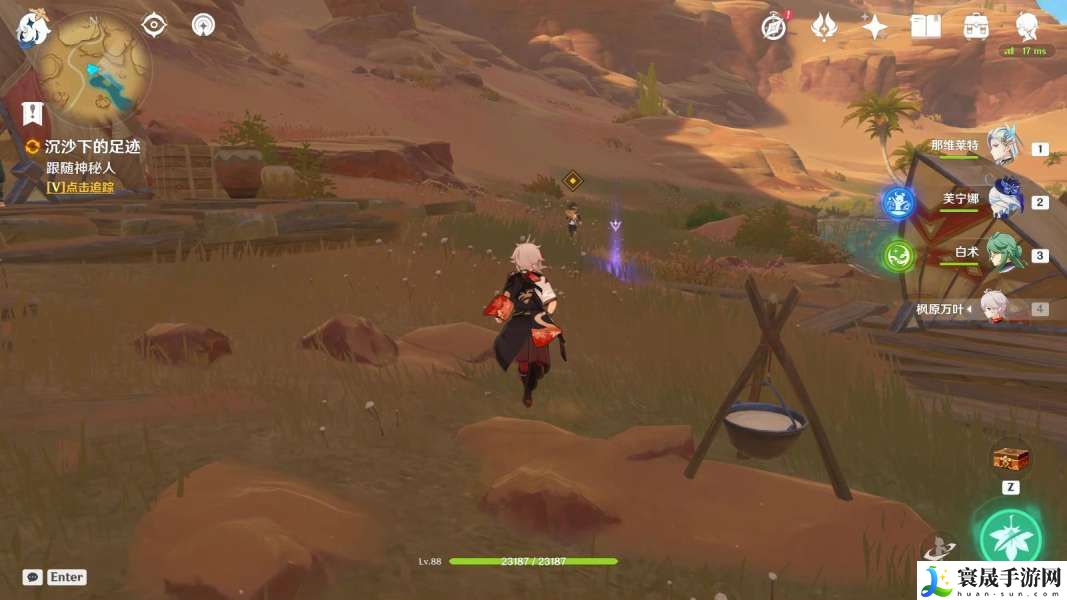Viewport: 1067px width, 600px height.
Task: Open the wish star icon
Action: tap(874, 27)
